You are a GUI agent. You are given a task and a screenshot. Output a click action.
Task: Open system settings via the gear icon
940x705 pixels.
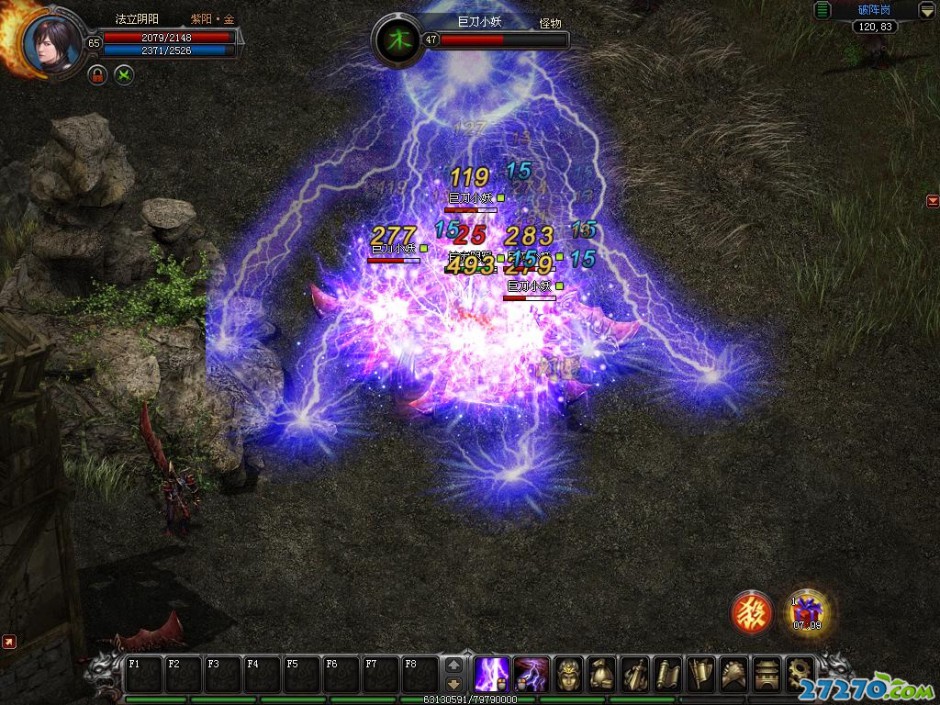800,673
